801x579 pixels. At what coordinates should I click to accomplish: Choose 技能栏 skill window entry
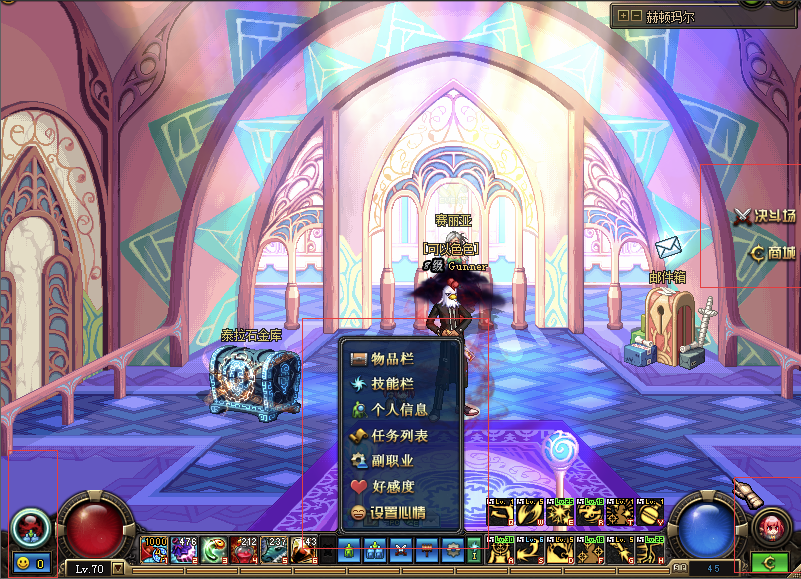pyautogui.click(x=390, y=384)
